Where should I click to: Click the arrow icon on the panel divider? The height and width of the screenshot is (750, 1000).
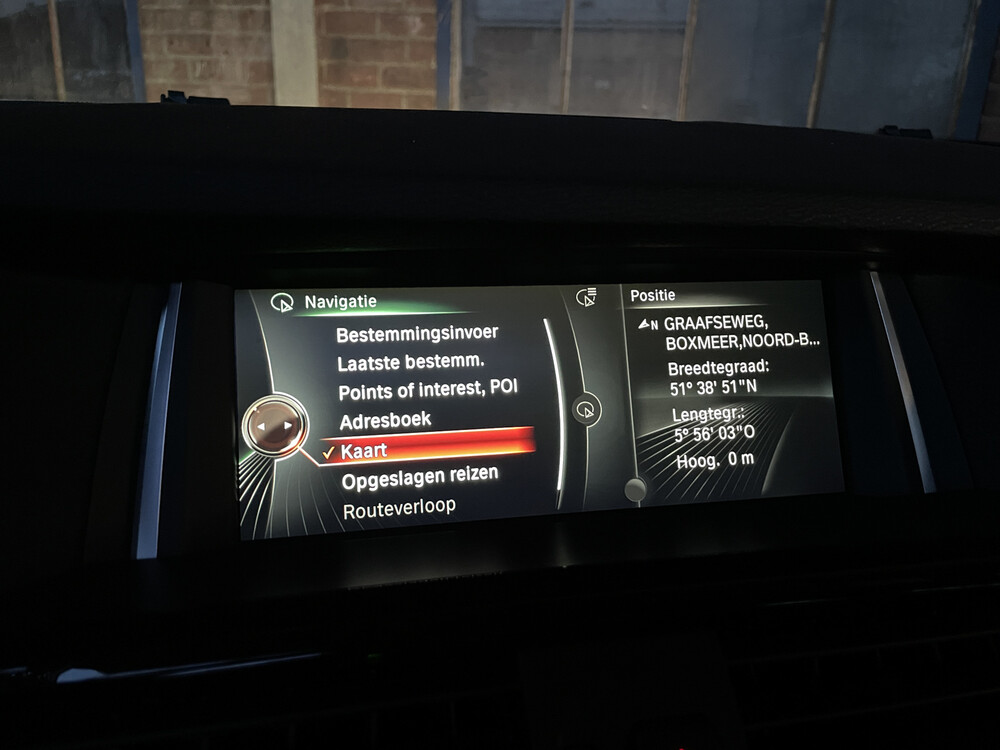[587, 409]
